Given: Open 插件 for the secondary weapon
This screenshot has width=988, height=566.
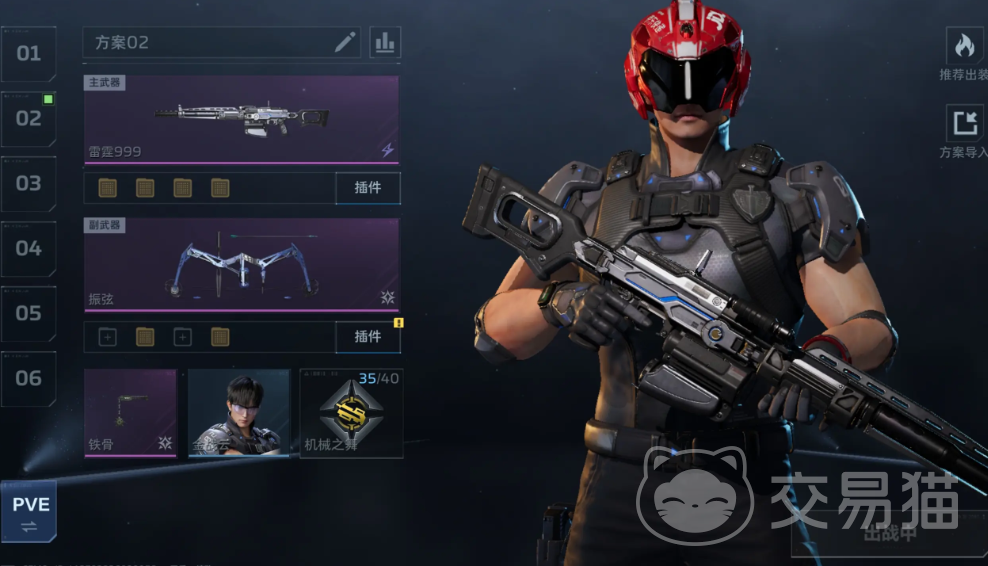Looking at the screenshot, I should [x=367, y=337].
